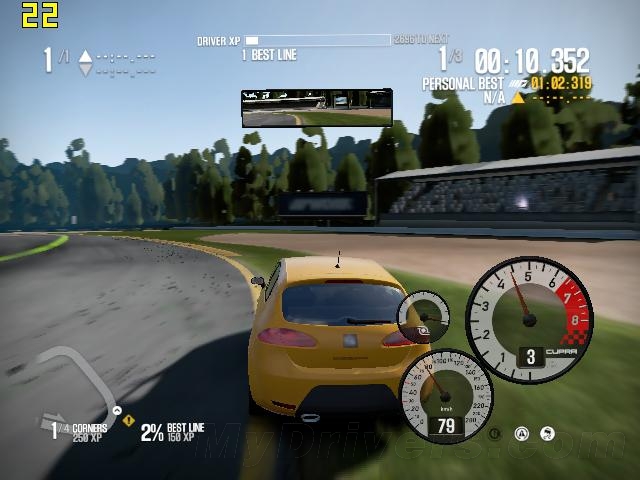The height and width of the screenshot is (480, 640).
Task: Click the stability control skidding-car icon
Action: tap(547, 434)
